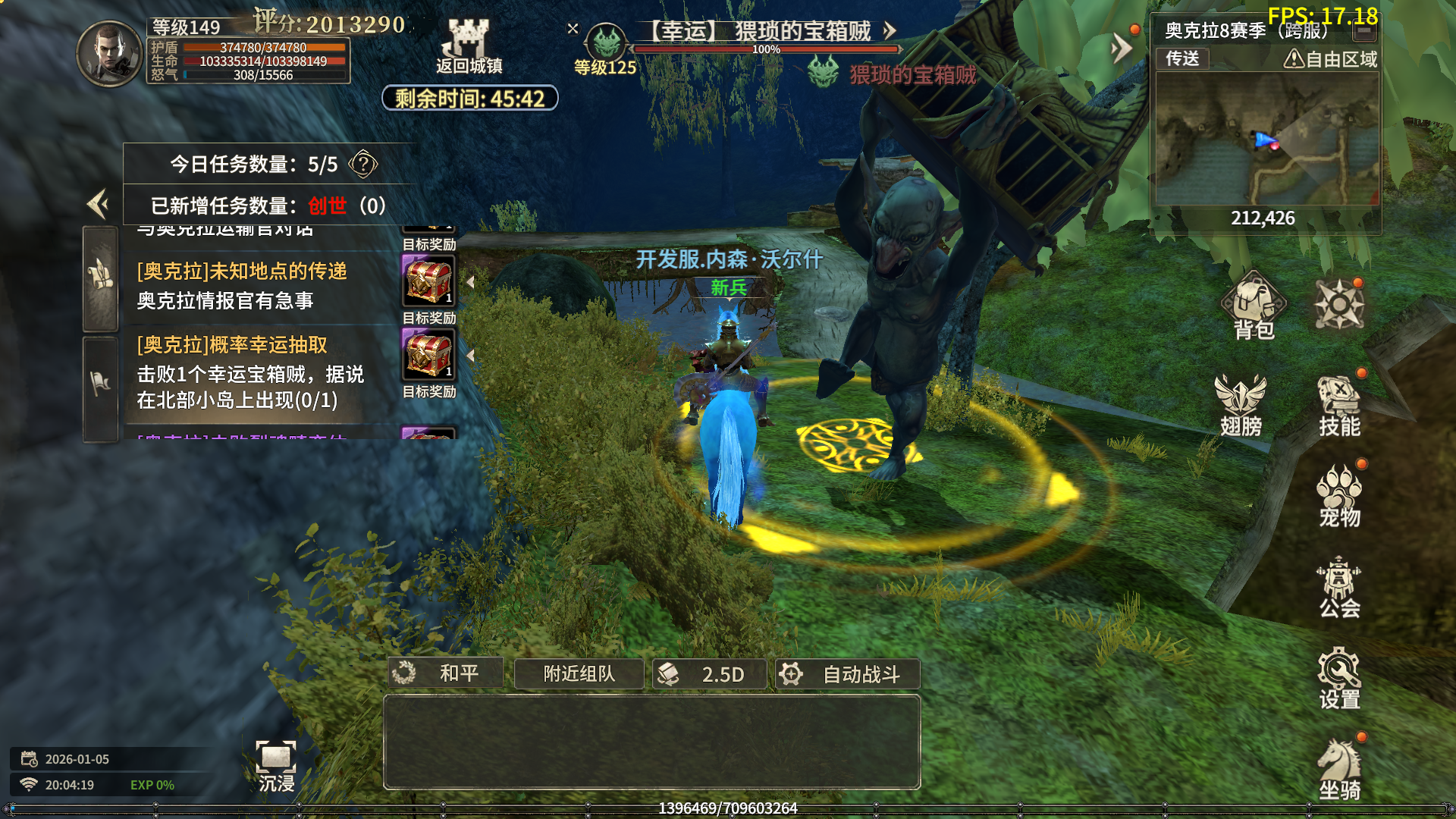Viewport: 1456px width, 819px height.
Task: Click the 附近组队 nearby team button
Action: tap(579, 673)
